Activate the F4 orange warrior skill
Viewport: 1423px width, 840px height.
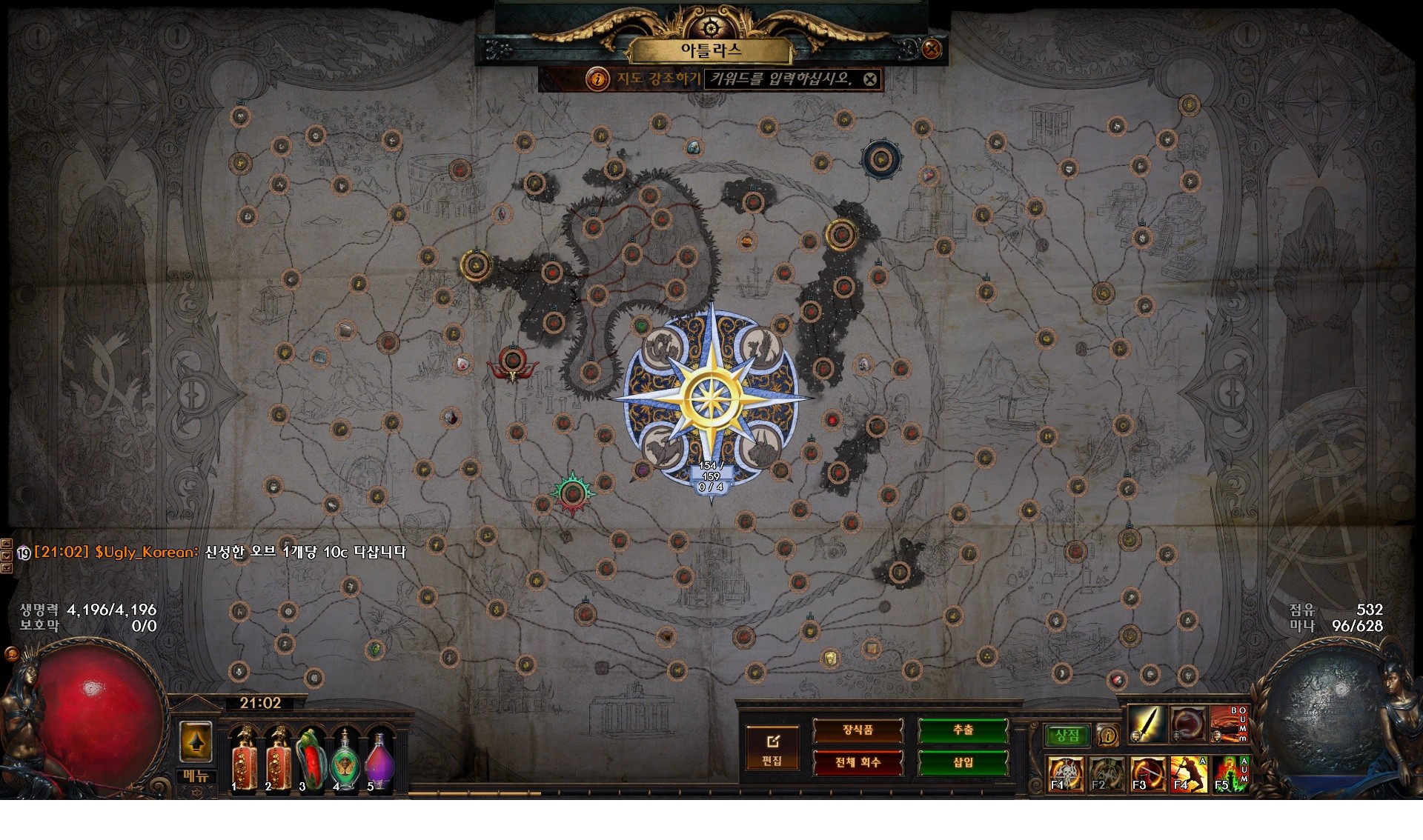(1188, 774)
